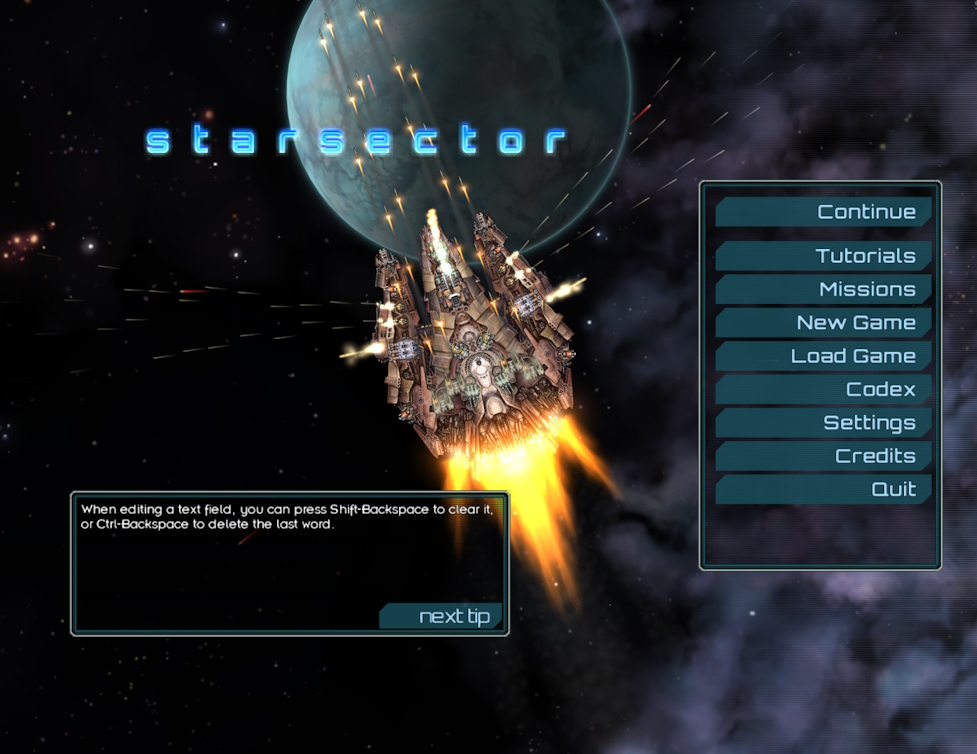This screenshot has height=754, width=977.
Task: Start a New Game
Action: click(824, 323)
